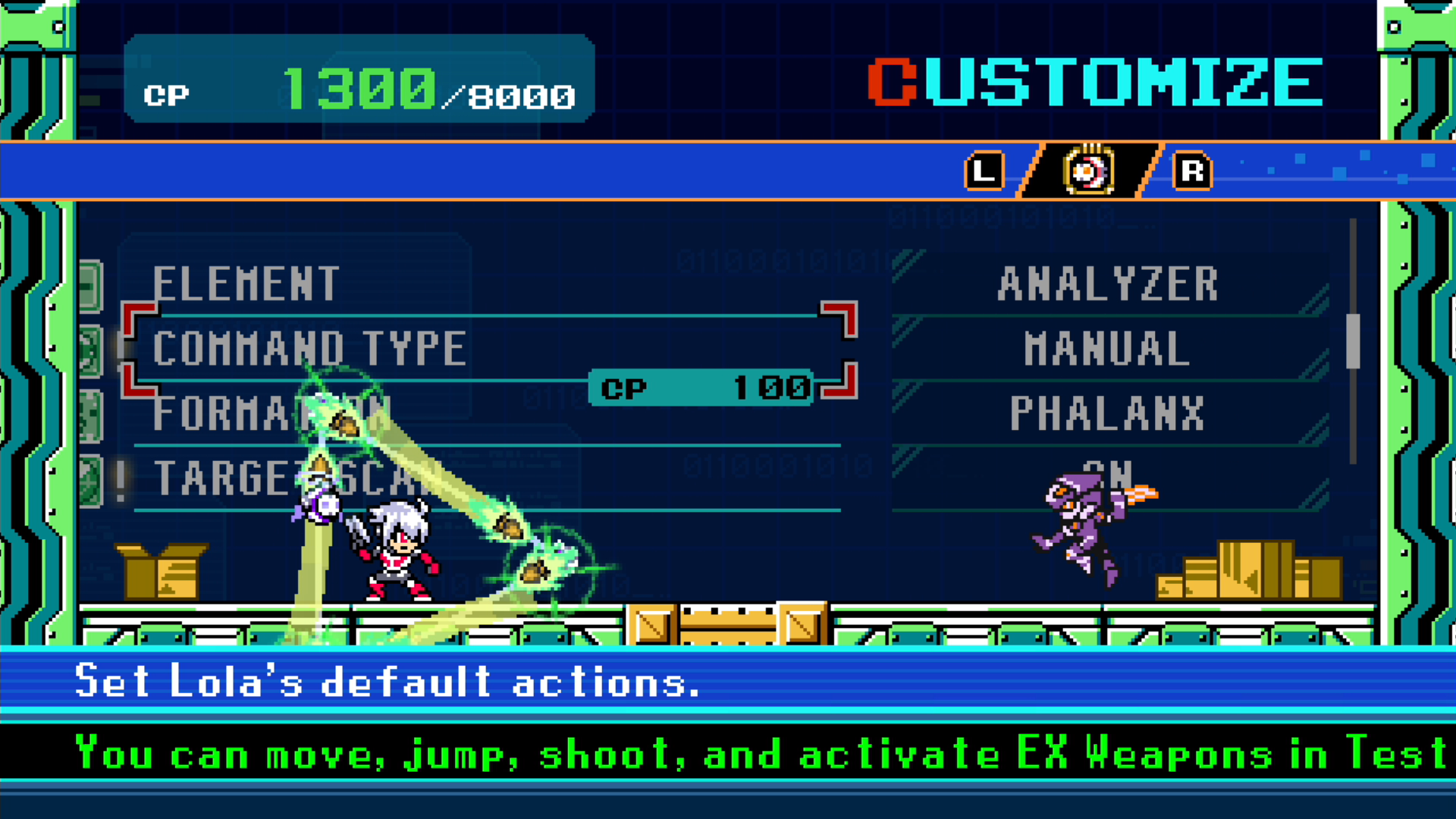
Task: Open the ELEMENT selector showing ANALYZER
Action: click(1108, 284)
